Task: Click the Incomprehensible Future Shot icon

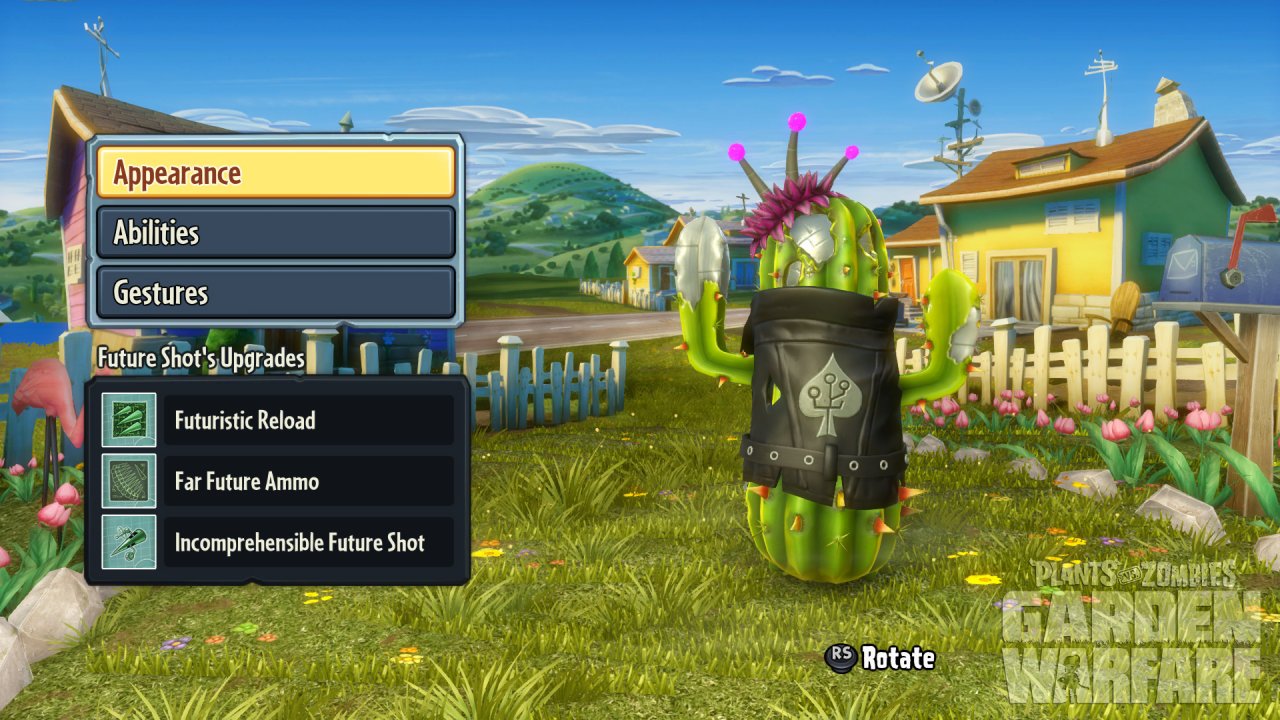Action: click(129, 542)
